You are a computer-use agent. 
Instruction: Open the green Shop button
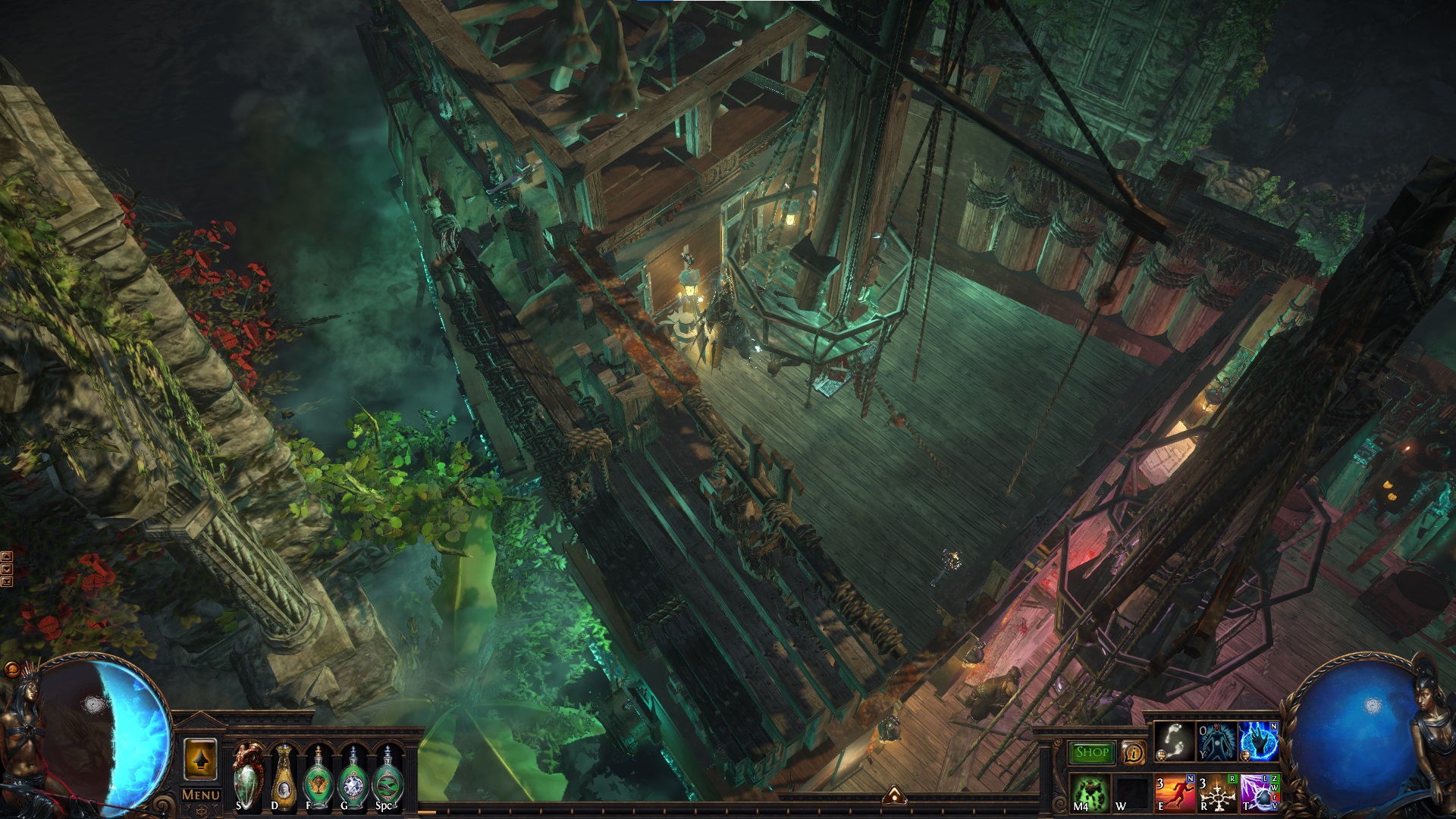point(1091,752)
